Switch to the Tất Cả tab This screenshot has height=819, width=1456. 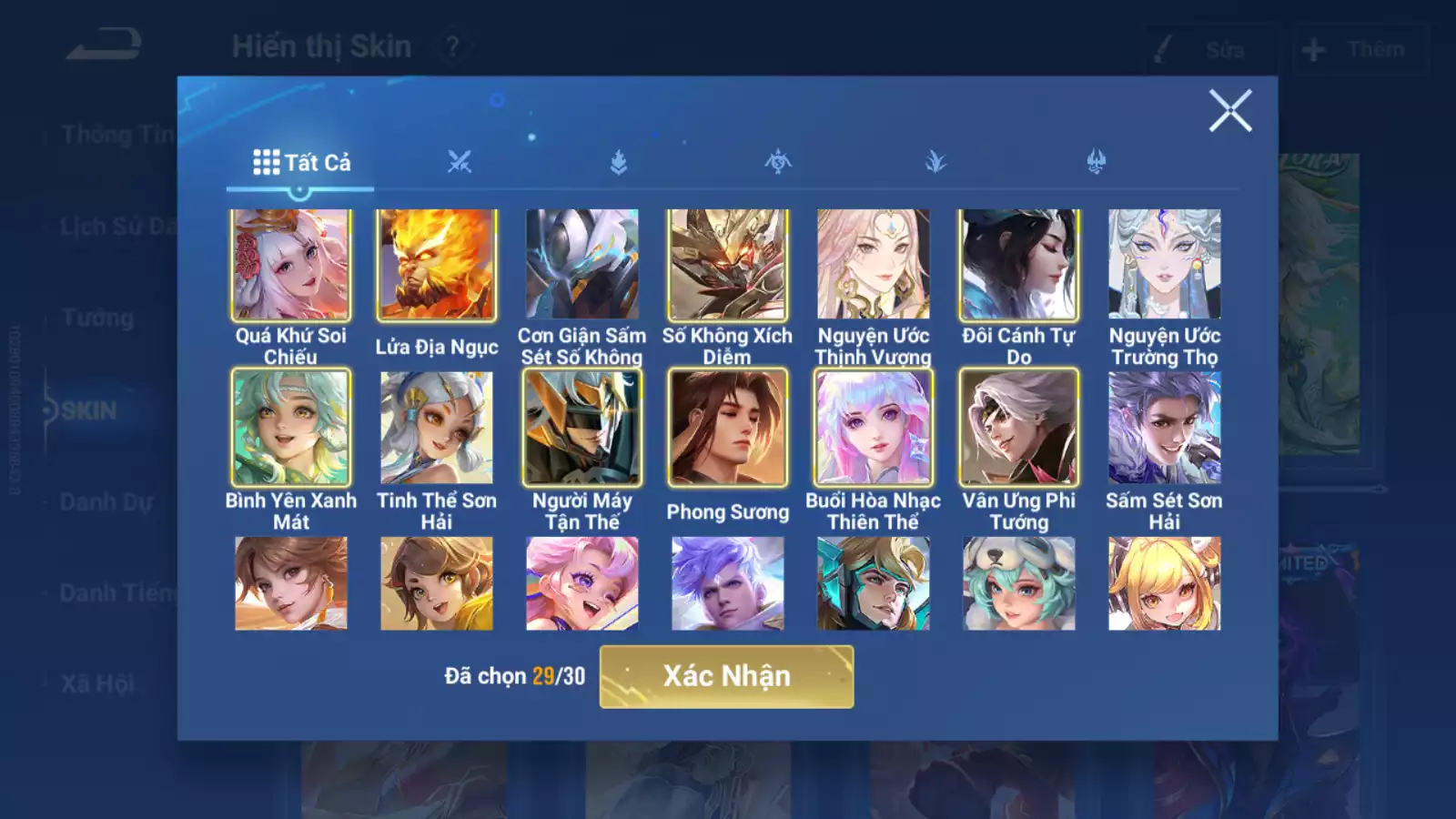[x=301, y=163]
